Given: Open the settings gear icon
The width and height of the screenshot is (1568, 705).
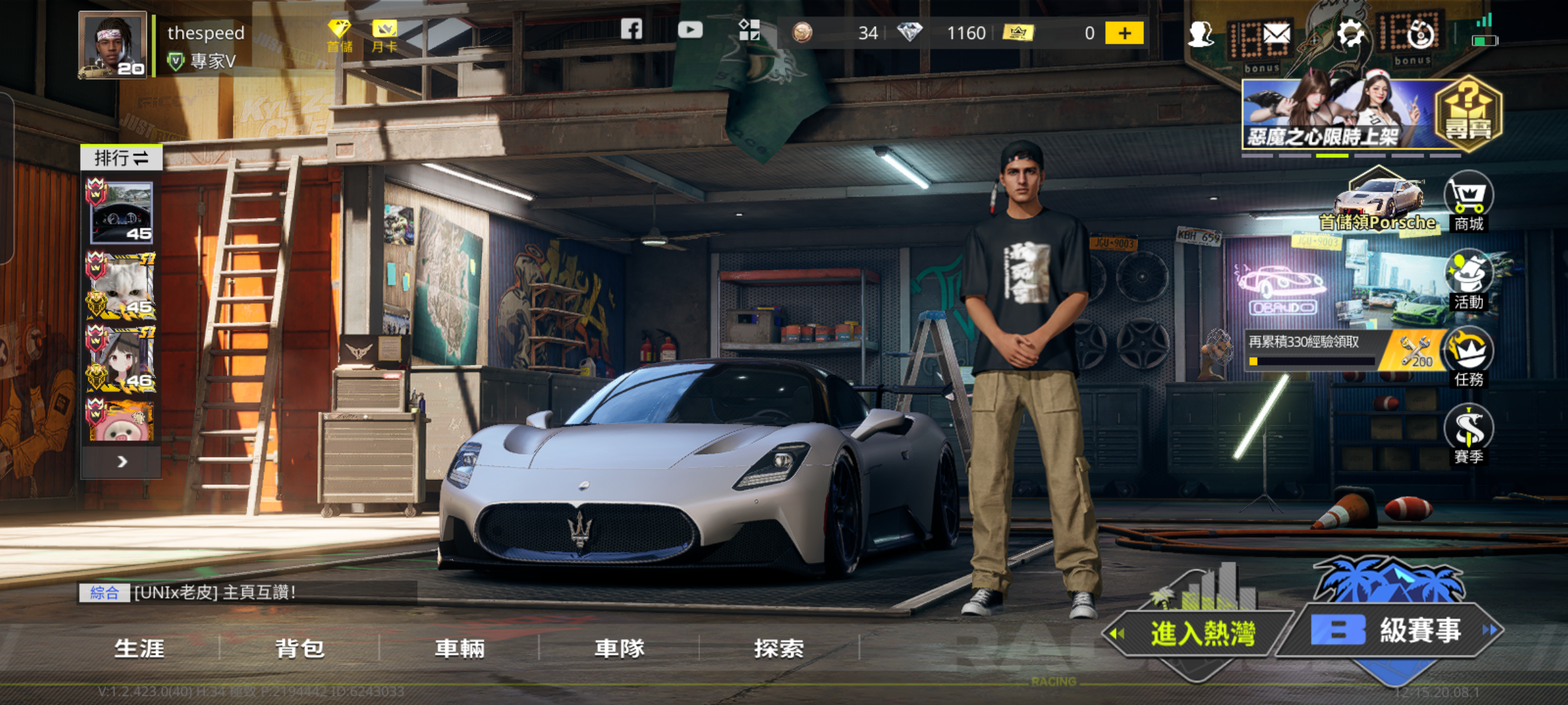Looking at the screenshot, I should (x=1351, y=31).
